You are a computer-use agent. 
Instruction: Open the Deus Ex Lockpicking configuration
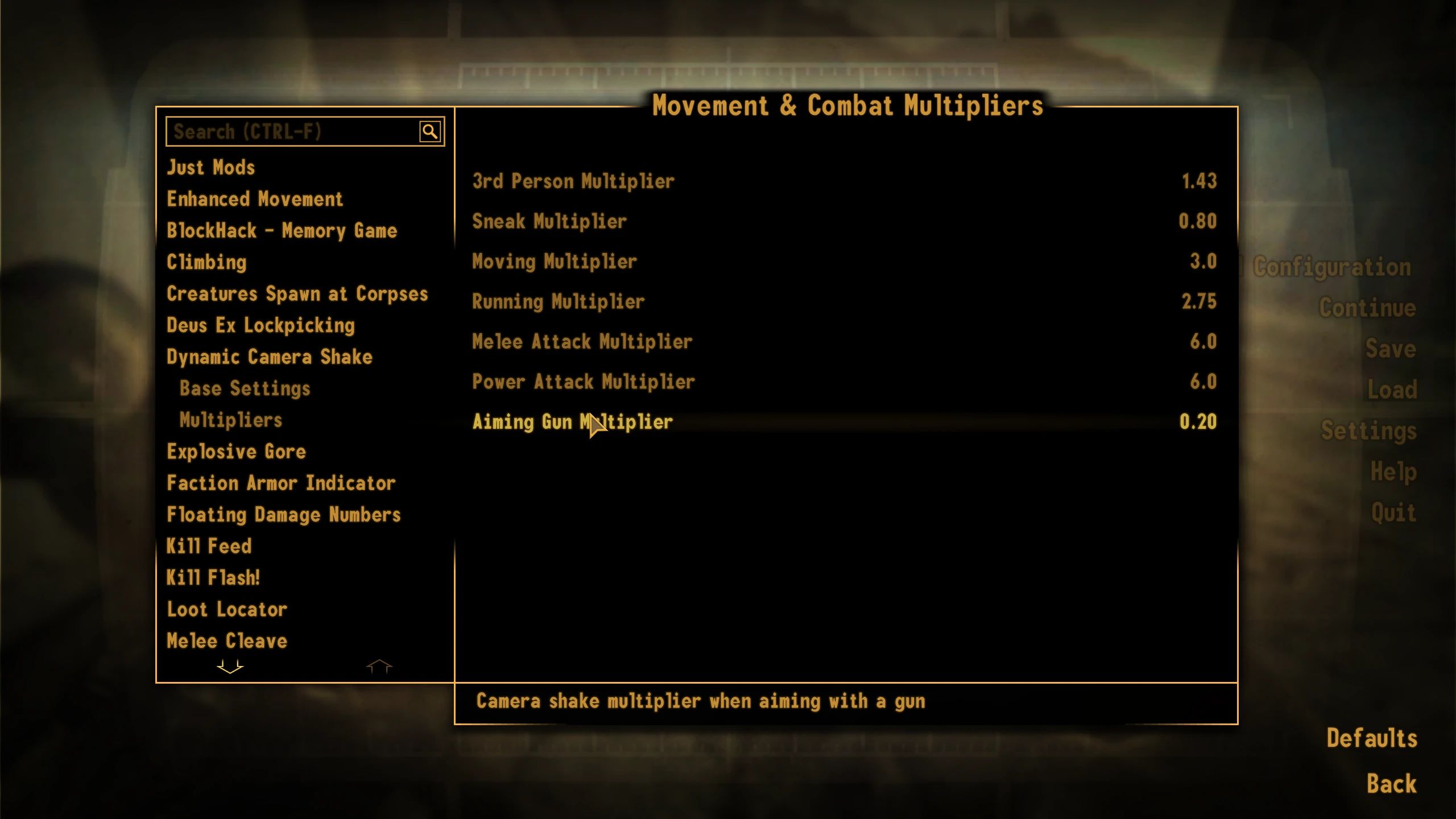260,325
